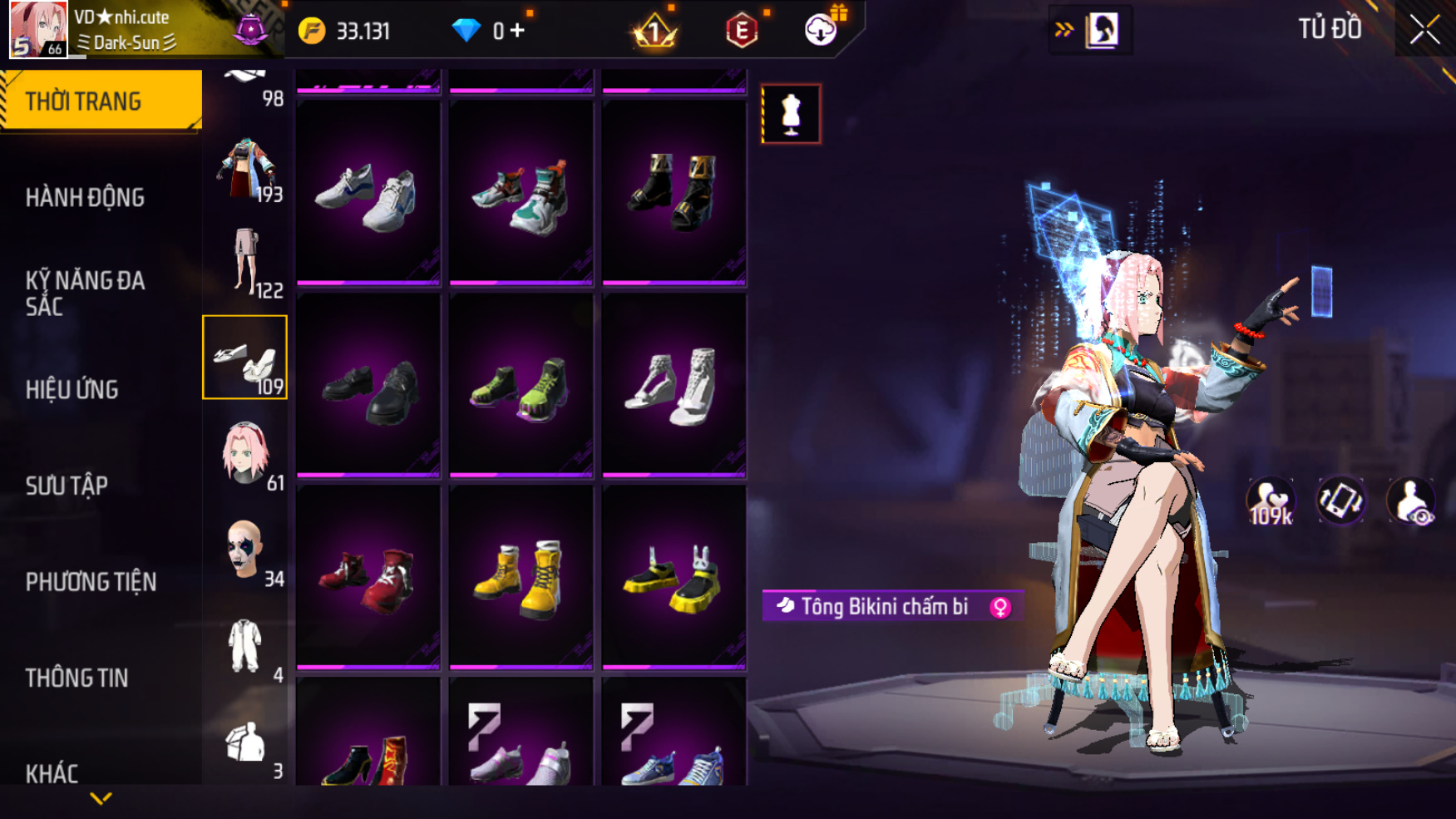
Task: Select the pants category showing 122
Action: (245, 262)
